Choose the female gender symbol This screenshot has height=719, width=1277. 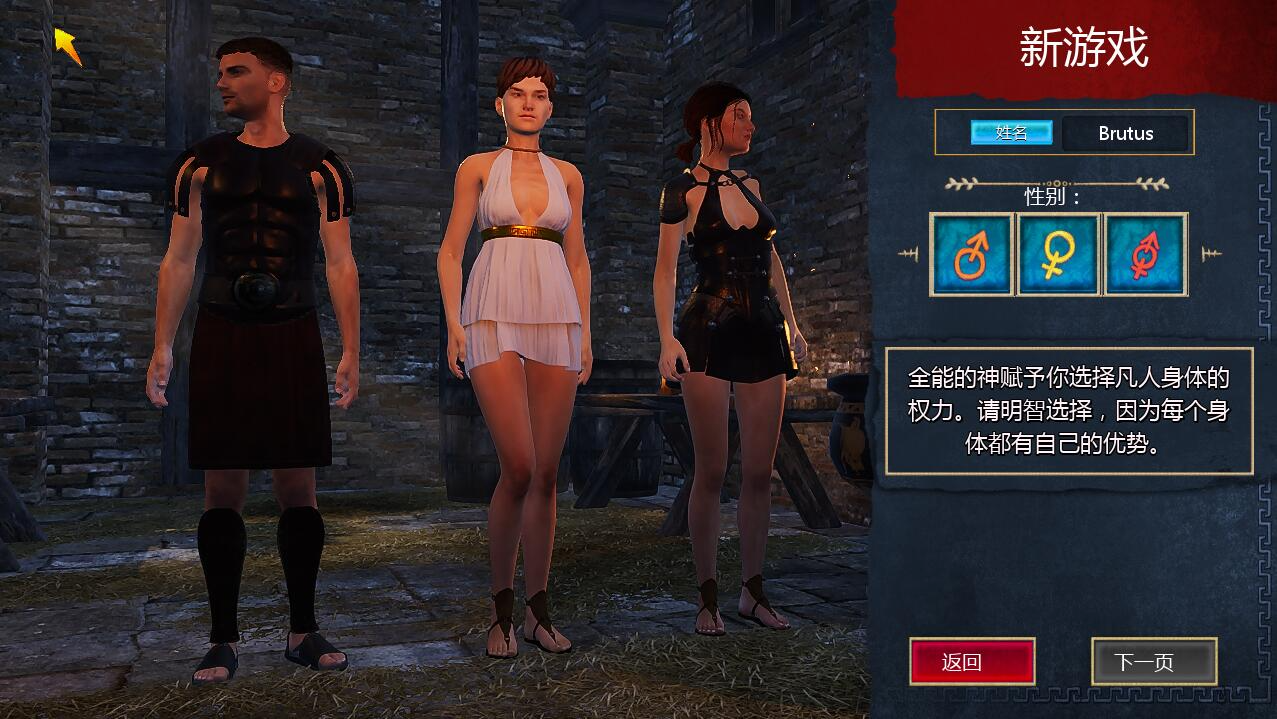(x=1058, y=255)
